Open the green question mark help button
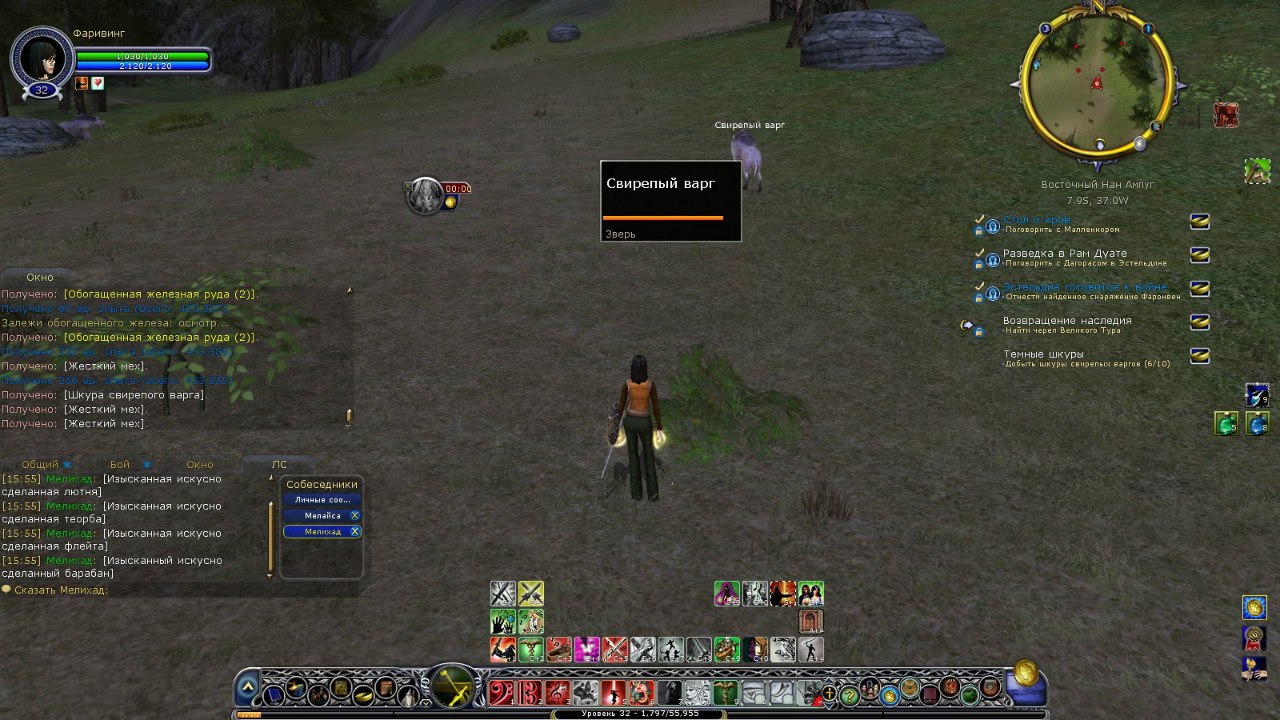1280x720 pixels. tap(849, 693)
